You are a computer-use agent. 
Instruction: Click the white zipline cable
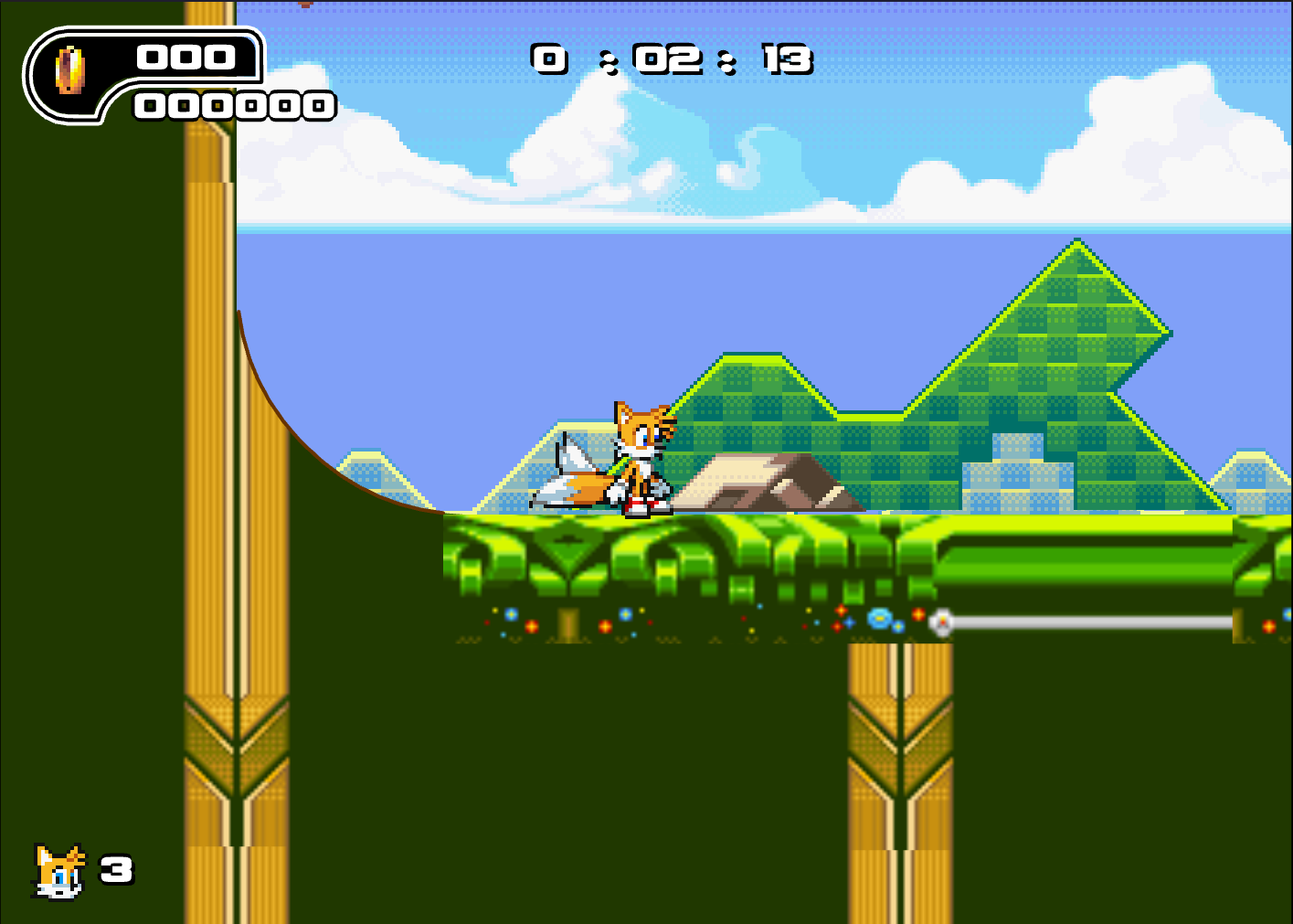point(1097,622)
